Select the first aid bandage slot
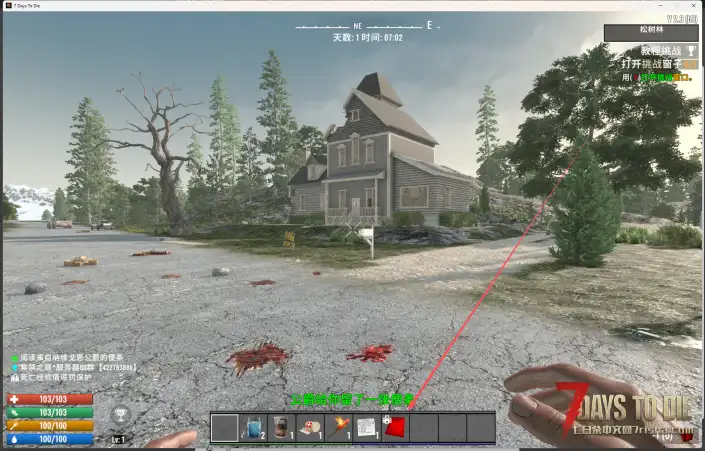This screenshot has height=451, width=705. pos(311,427)
